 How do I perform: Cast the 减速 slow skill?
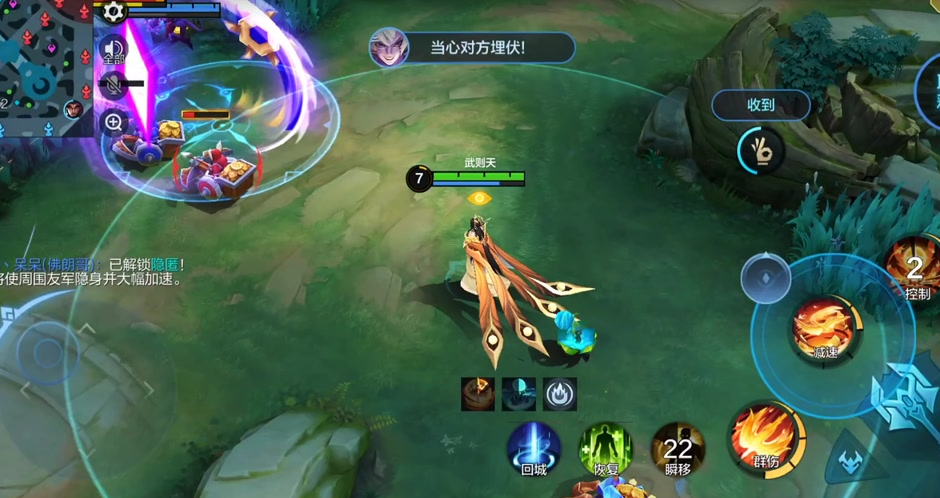point(824,325)
